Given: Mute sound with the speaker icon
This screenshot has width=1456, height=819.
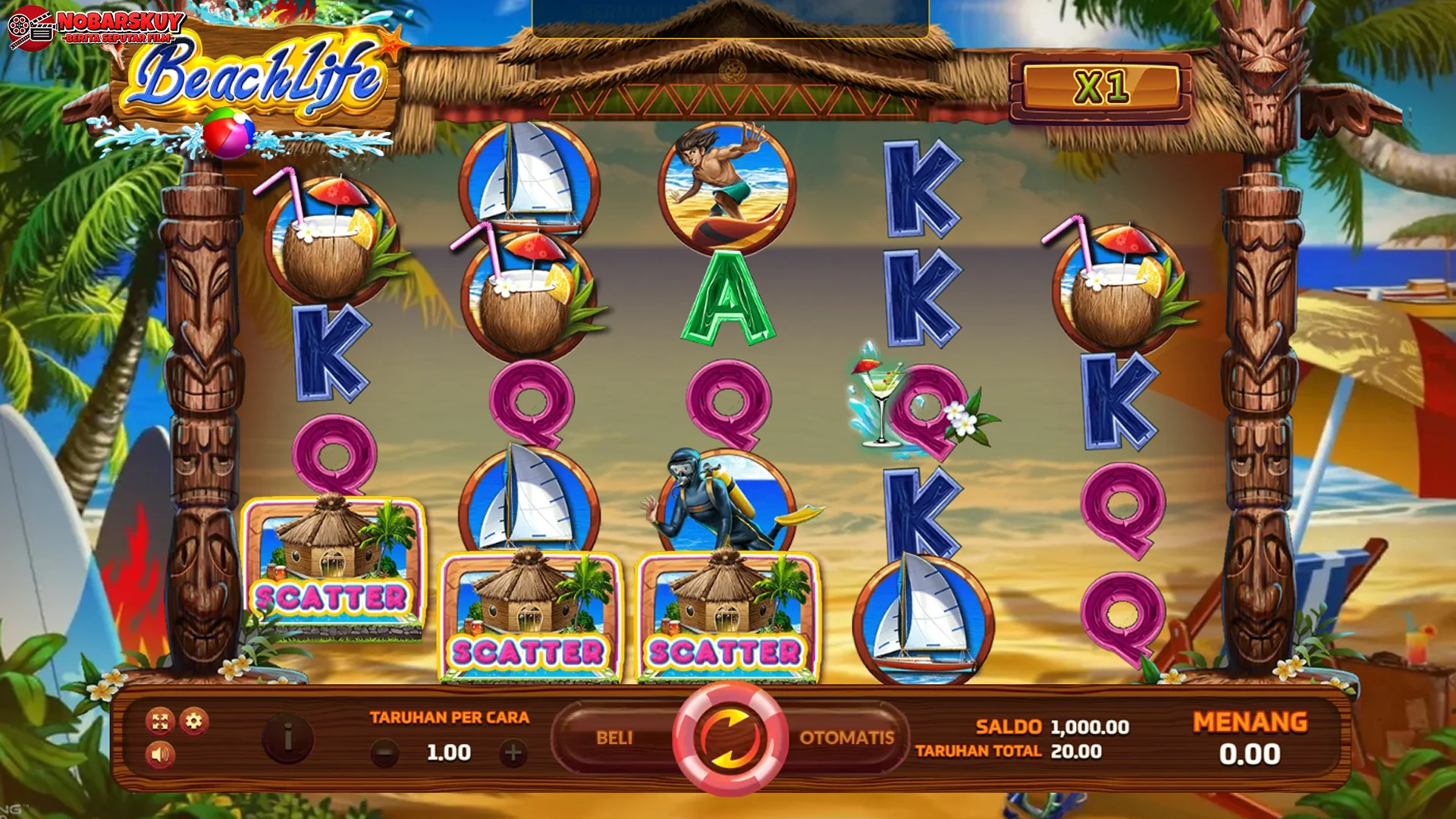Looking at the screenshot, I should click(160, 755).
